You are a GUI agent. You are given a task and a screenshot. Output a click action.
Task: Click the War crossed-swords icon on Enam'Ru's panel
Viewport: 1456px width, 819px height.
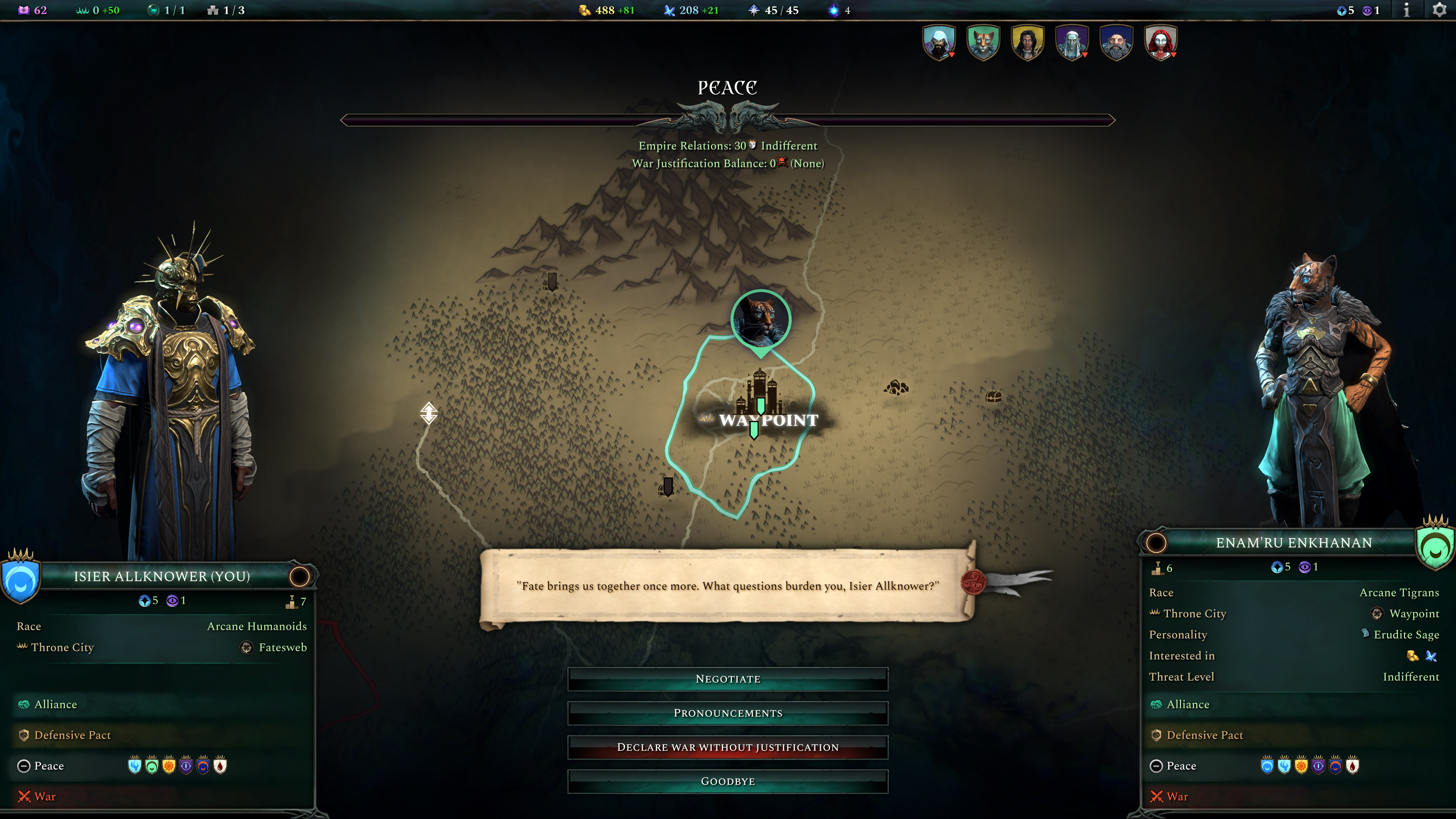pyautogui.click(x=1157, y=796)
